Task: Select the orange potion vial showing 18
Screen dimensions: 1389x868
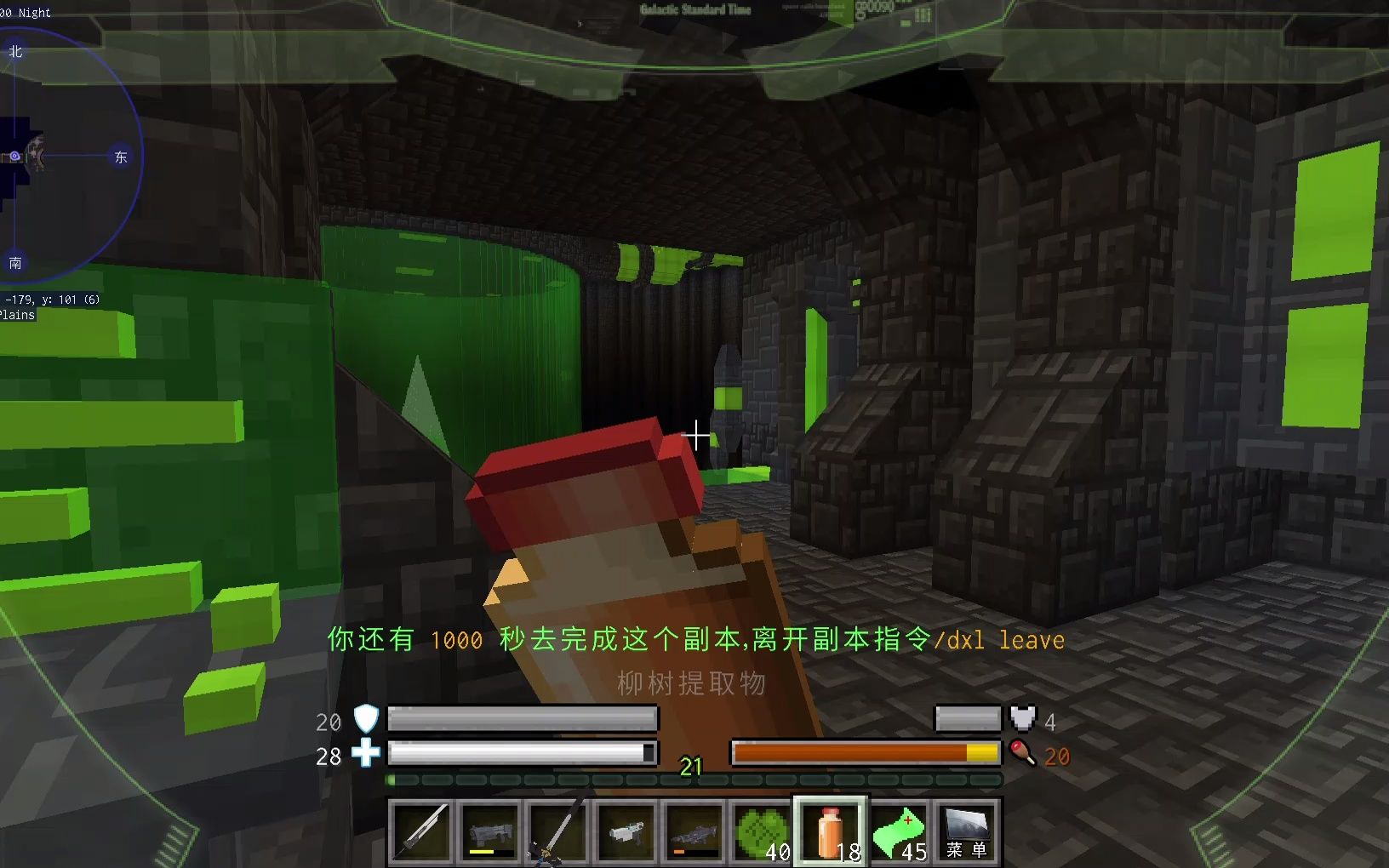Action: (832, 830)
